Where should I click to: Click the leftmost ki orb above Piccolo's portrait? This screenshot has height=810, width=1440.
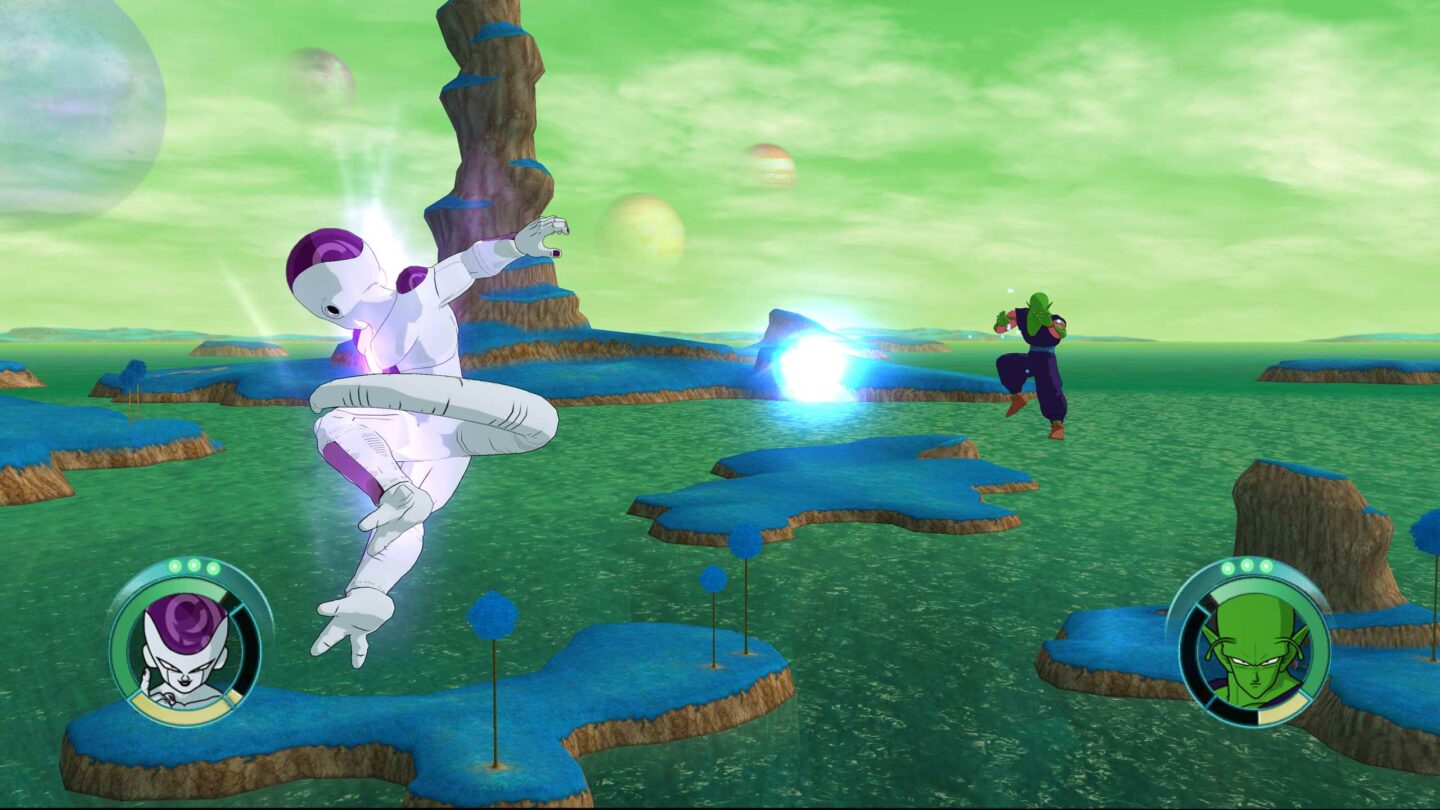[x=1228, y=566]
